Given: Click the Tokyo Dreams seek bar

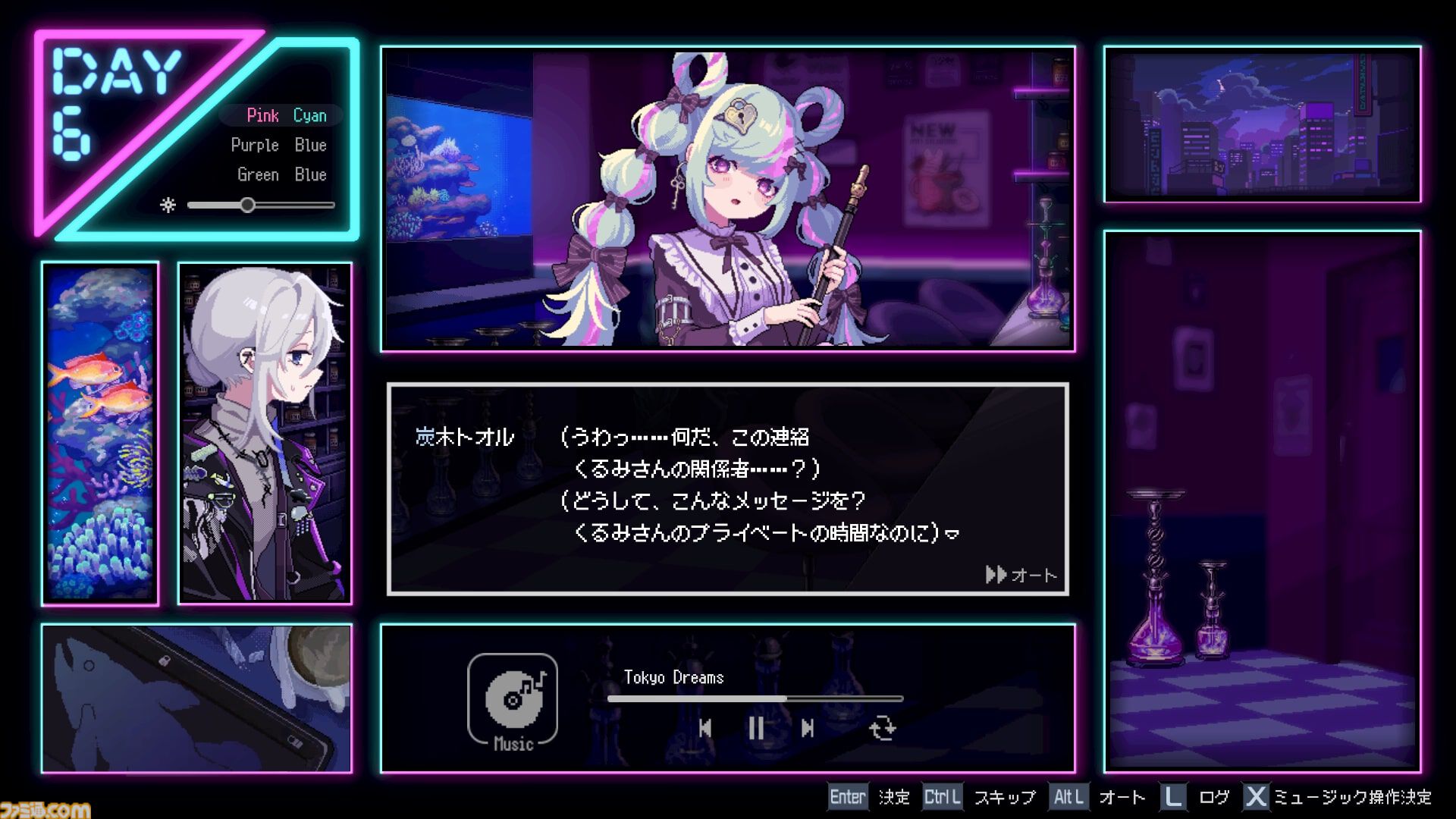Looking at the screenshot, I should [x=755, y=698].
